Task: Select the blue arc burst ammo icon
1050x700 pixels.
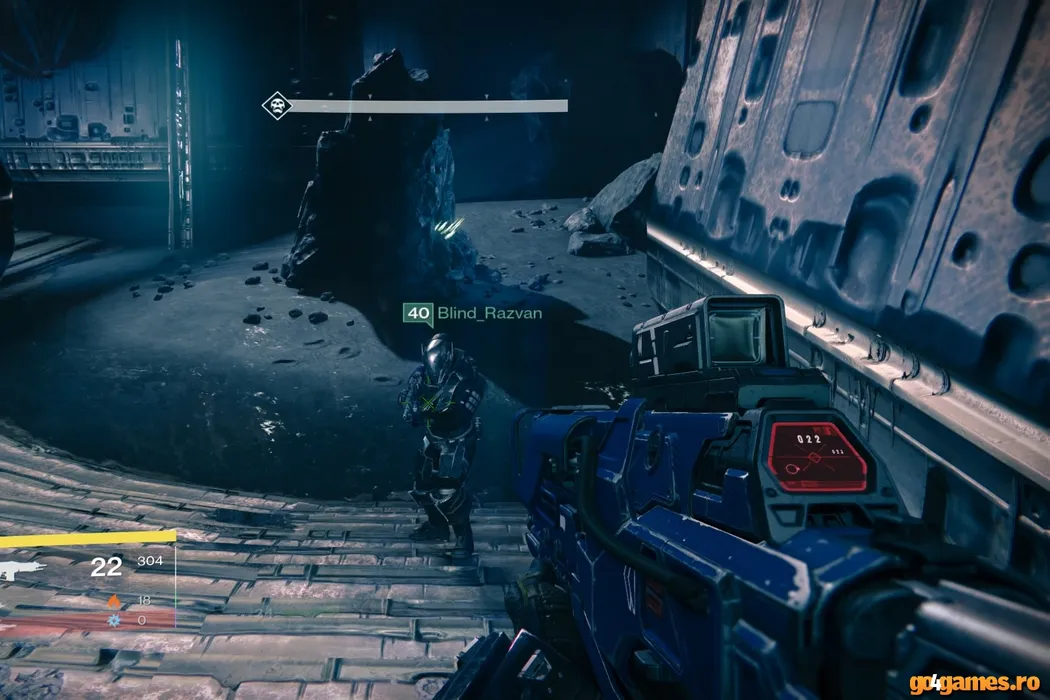Action: 113,621
